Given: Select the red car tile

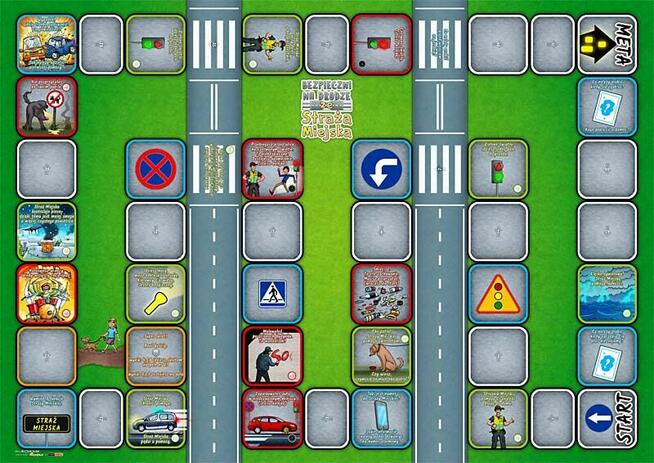Looking at the screenshot, I should [x=272, y=418].
